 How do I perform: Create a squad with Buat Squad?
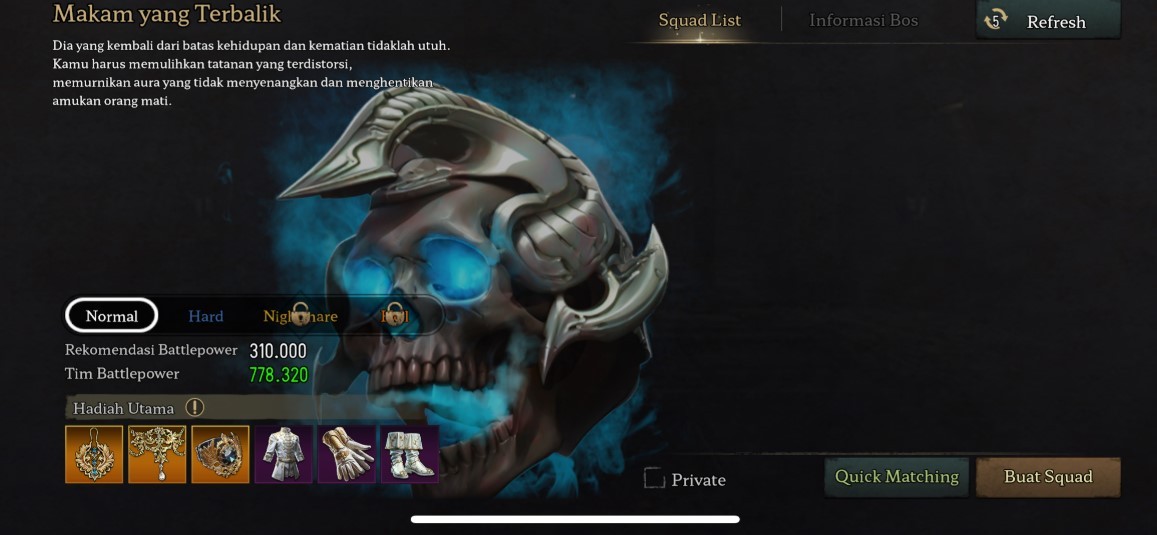[x=1047, y=477]
